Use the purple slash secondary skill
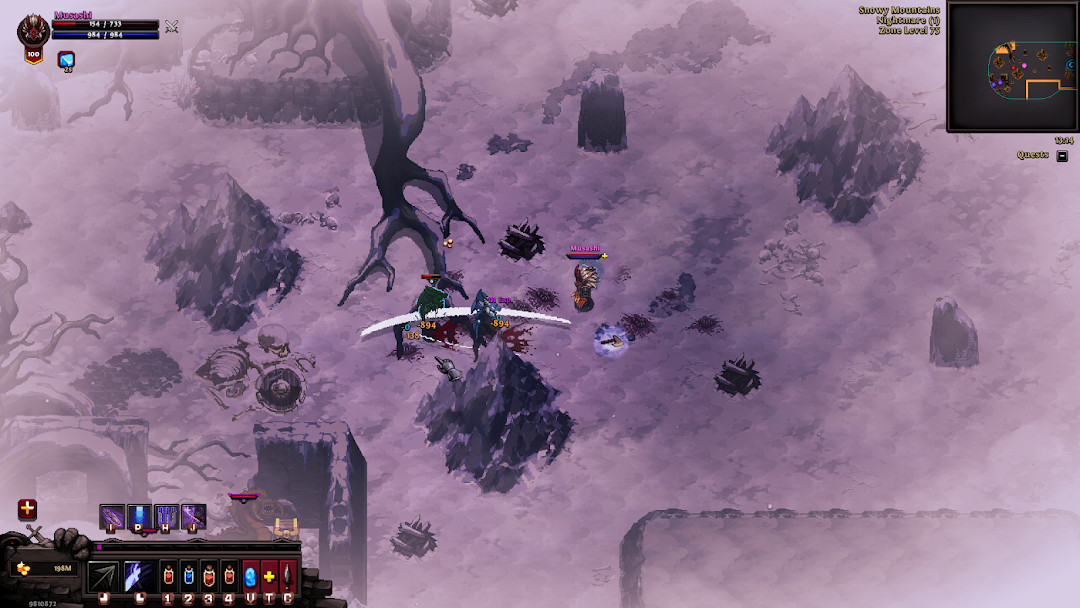1080x608 pixels. click(138, 576)
